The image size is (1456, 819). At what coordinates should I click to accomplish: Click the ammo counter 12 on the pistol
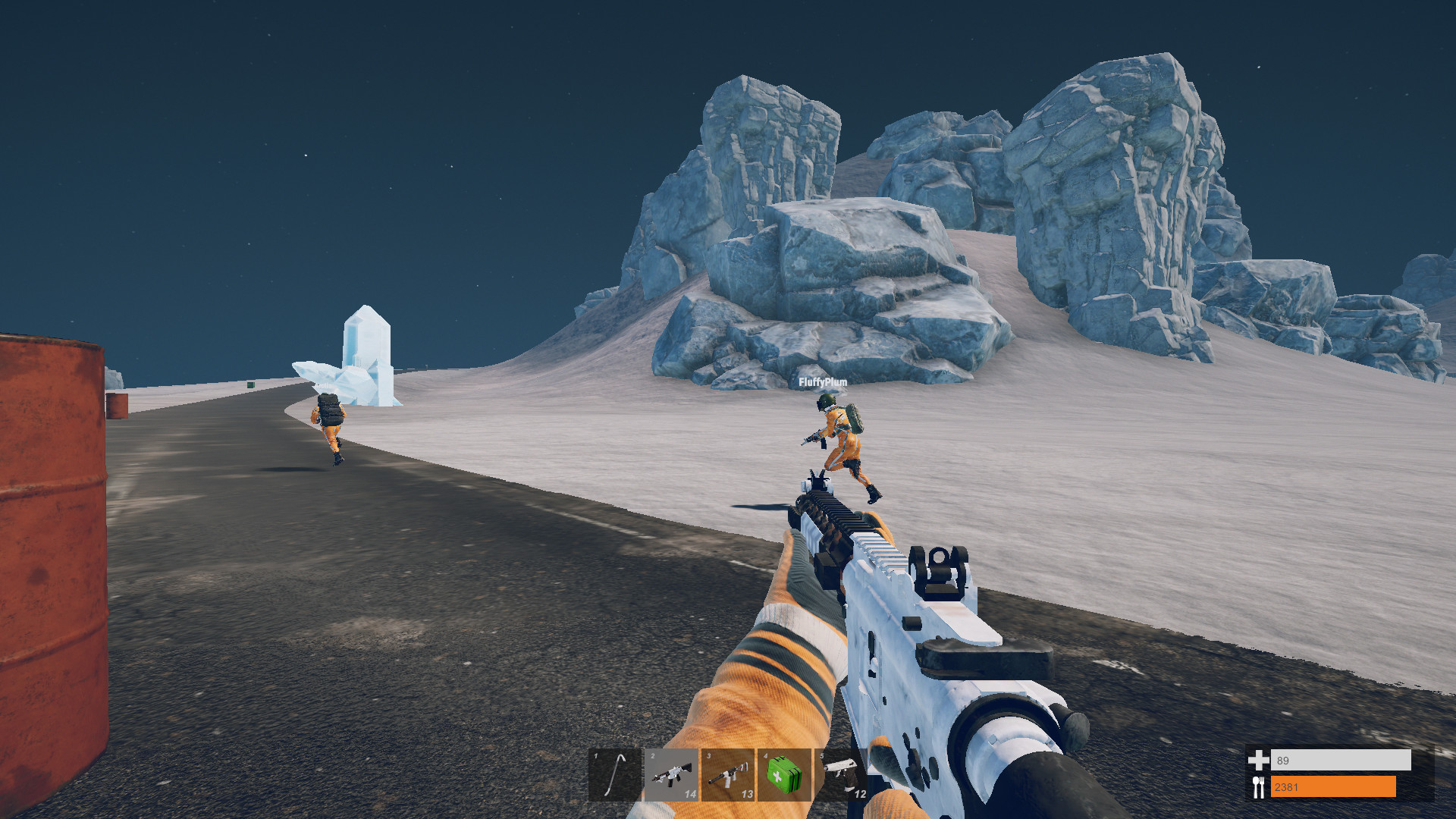click(859, 796)
